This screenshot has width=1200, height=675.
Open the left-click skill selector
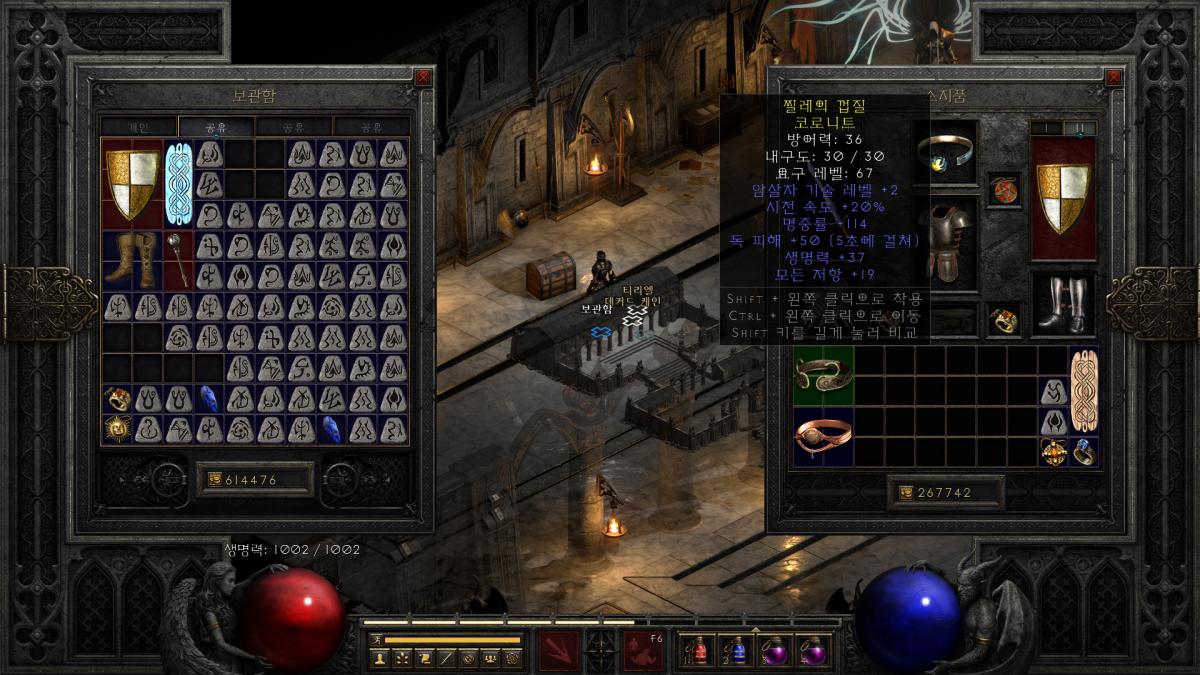tap(558, 650)
